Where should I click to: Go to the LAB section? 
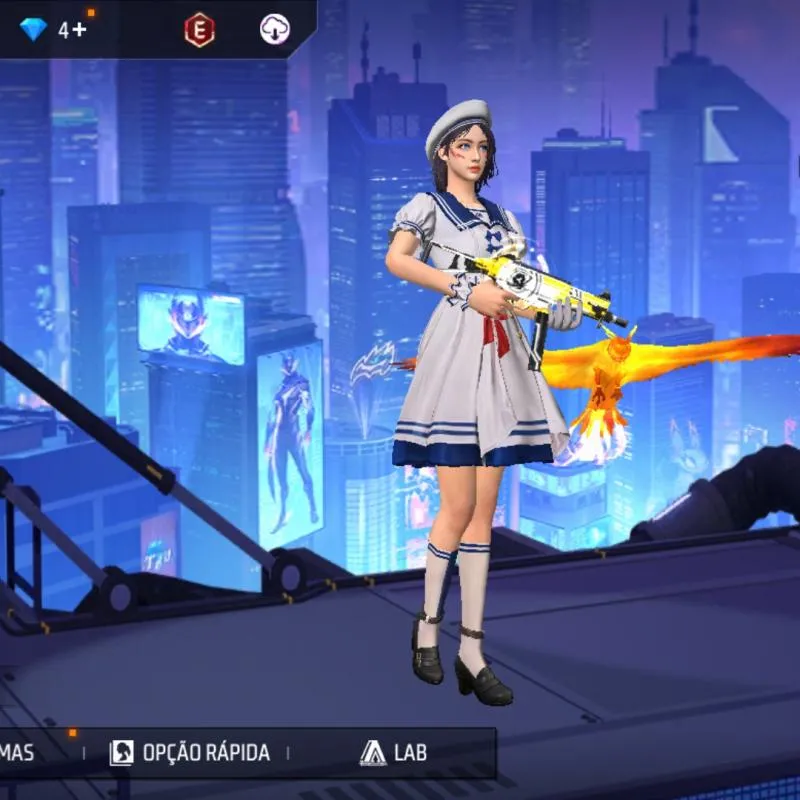(x=394, y=753)
